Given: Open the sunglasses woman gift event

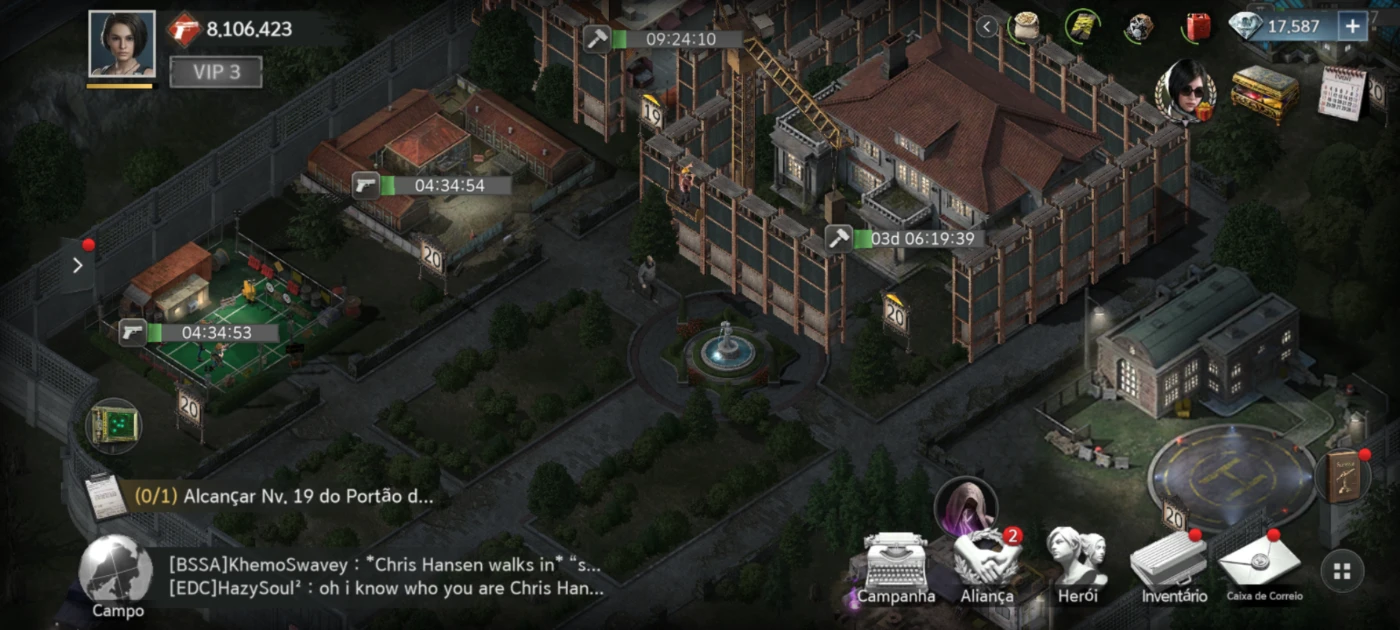Looking at the screenshot, I should (1186, 92).
